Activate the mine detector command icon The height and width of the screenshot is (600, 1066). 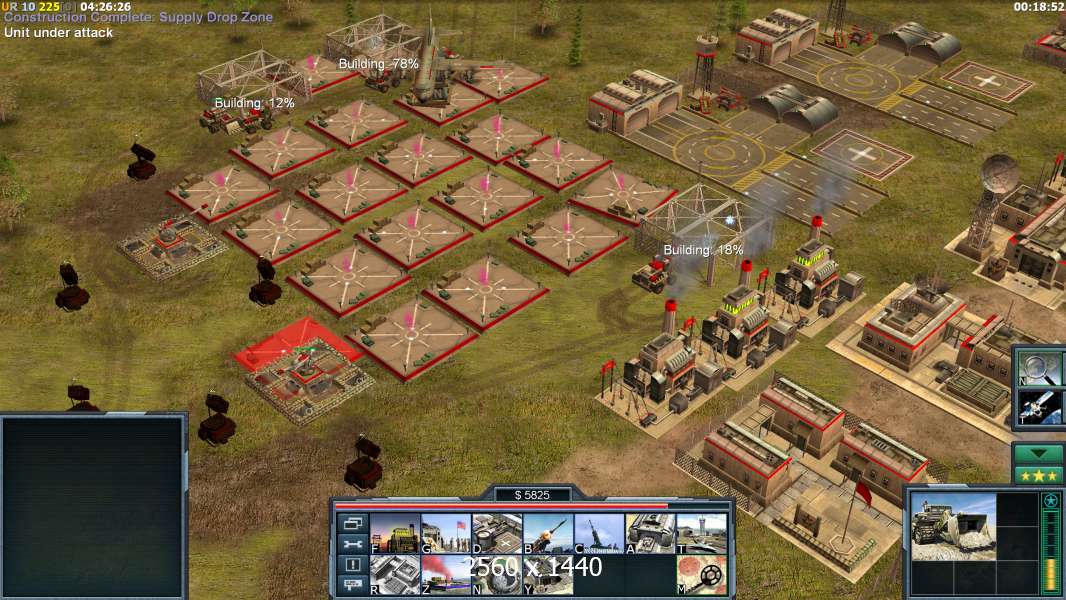[701, 575]
